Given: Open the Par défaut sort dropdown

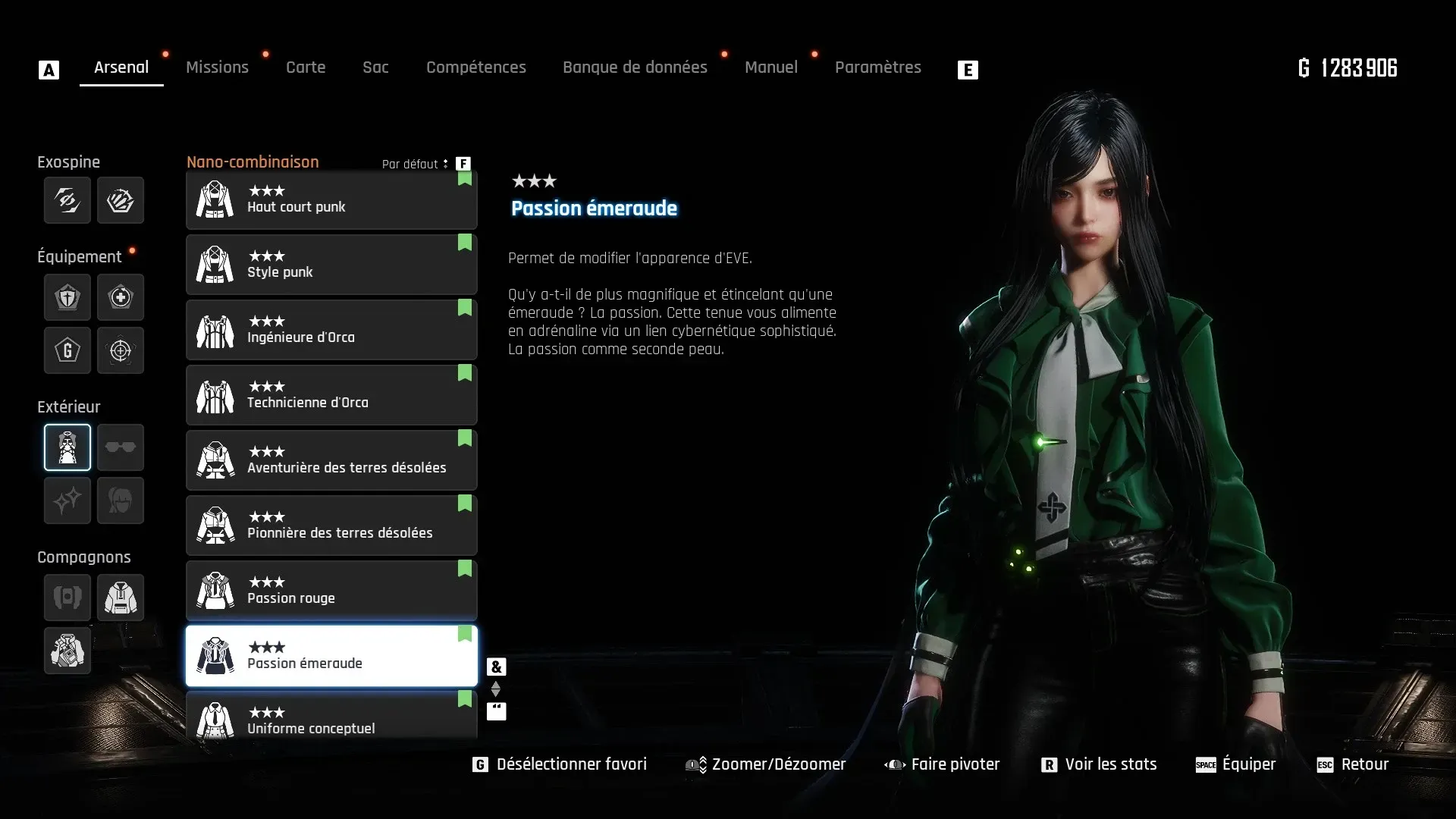Looking at the screenshot, I should pyautogui.click(x=415, y=164).
